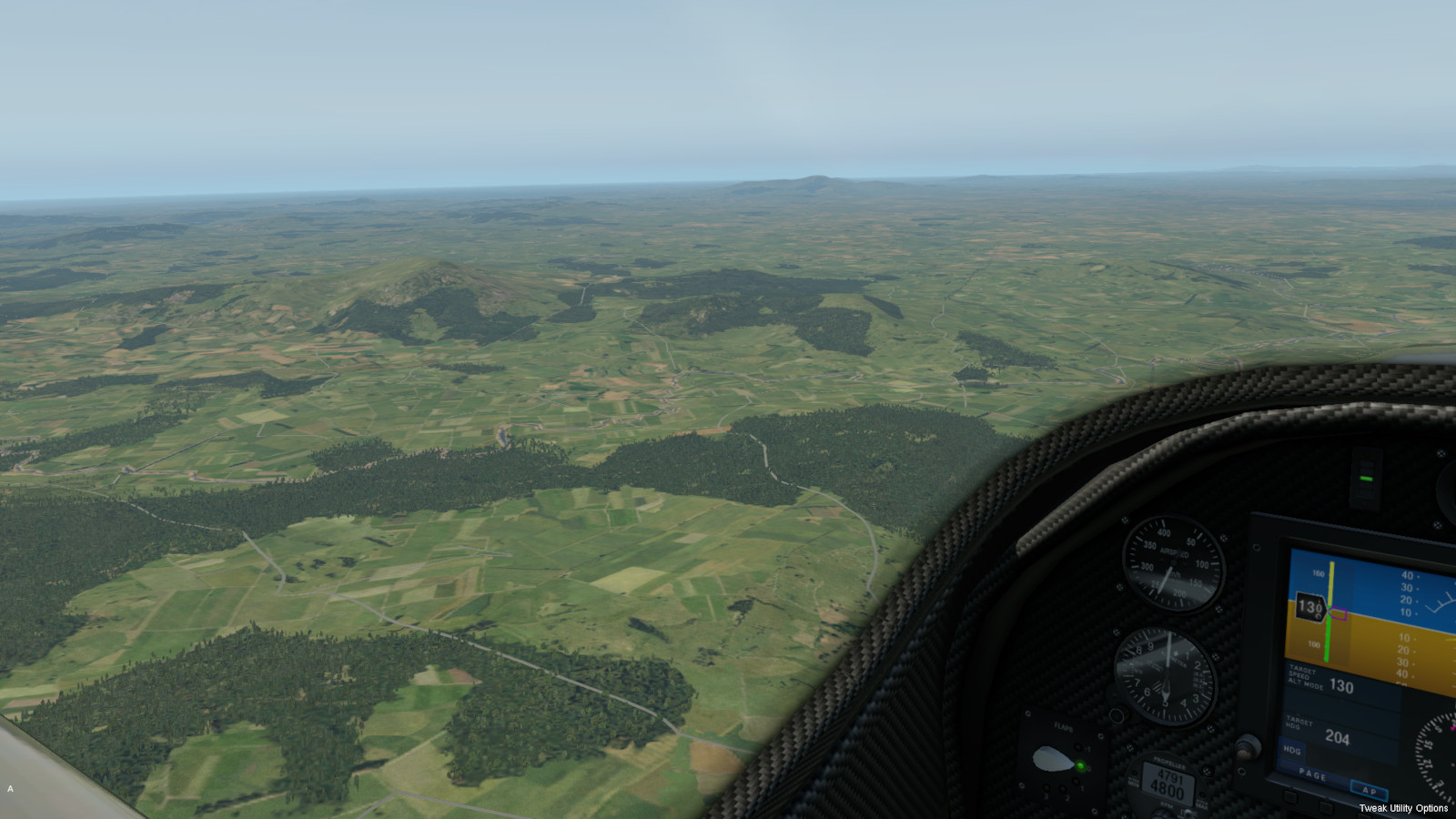Select the AP softkey on the flight display
This screenshot has height=819, width=1456.
(1368, 789)
